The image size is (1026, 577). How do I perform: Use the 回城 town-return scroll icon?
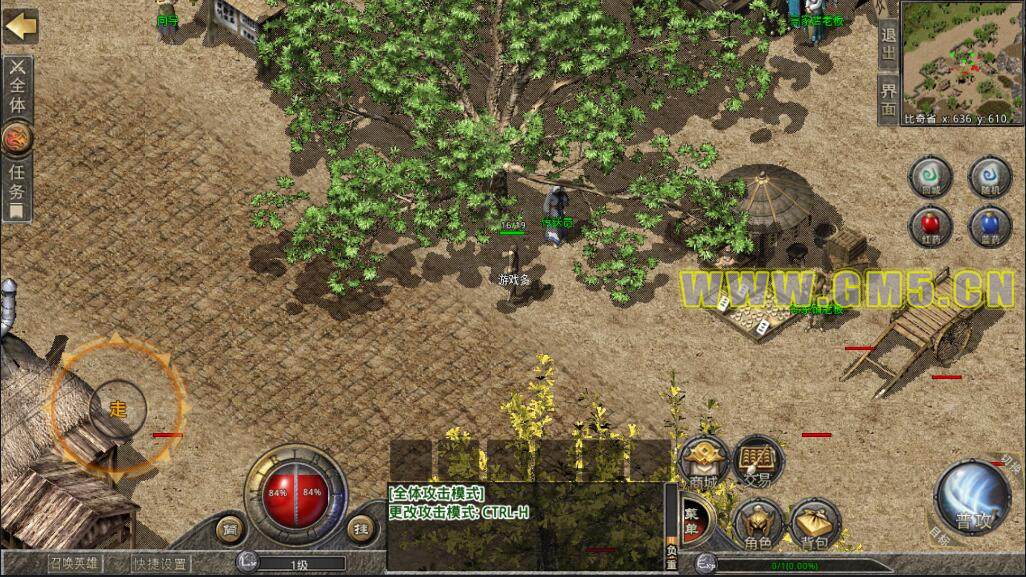(x=930, y=177)
